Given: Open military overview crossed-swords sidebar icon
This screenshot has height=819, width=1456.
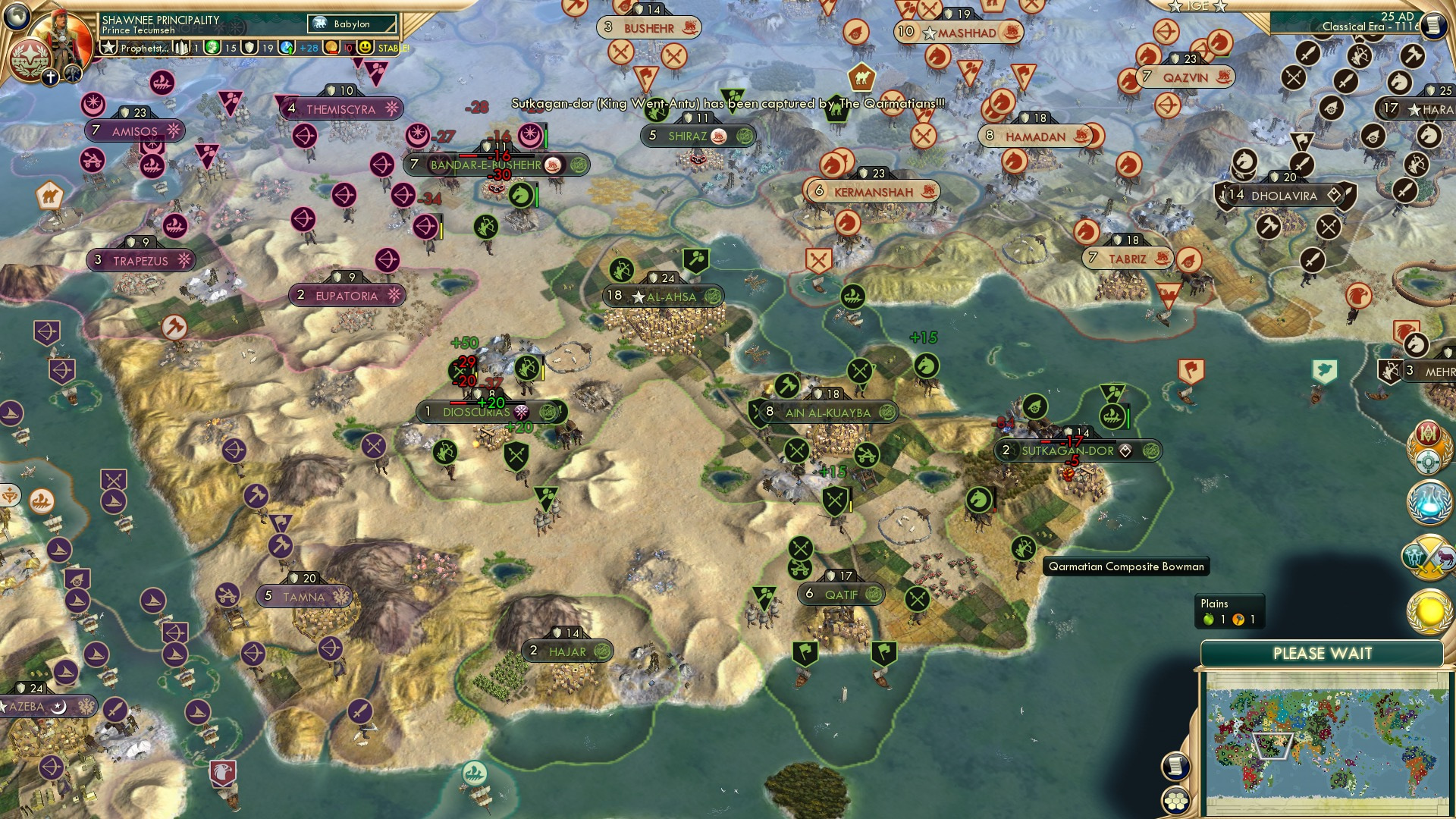Looking at the screenshot, I should tap(1429, 556).
